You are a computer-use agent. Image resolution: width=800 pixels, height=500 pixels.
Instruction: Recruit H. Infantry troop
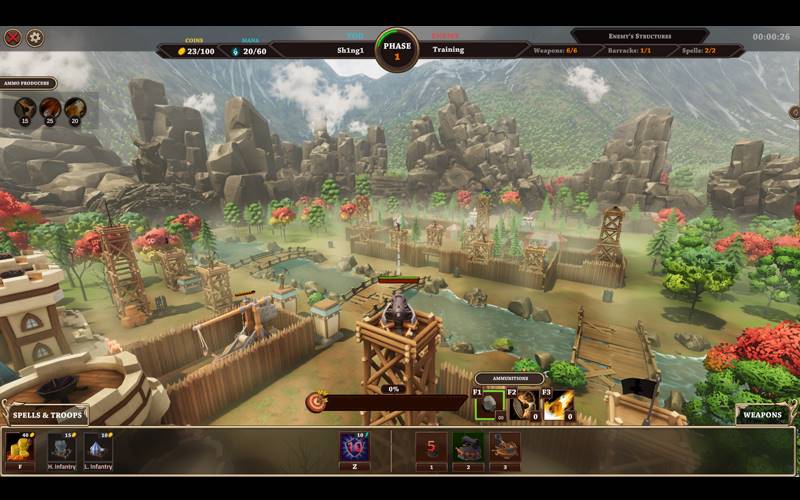coord(61,447)
